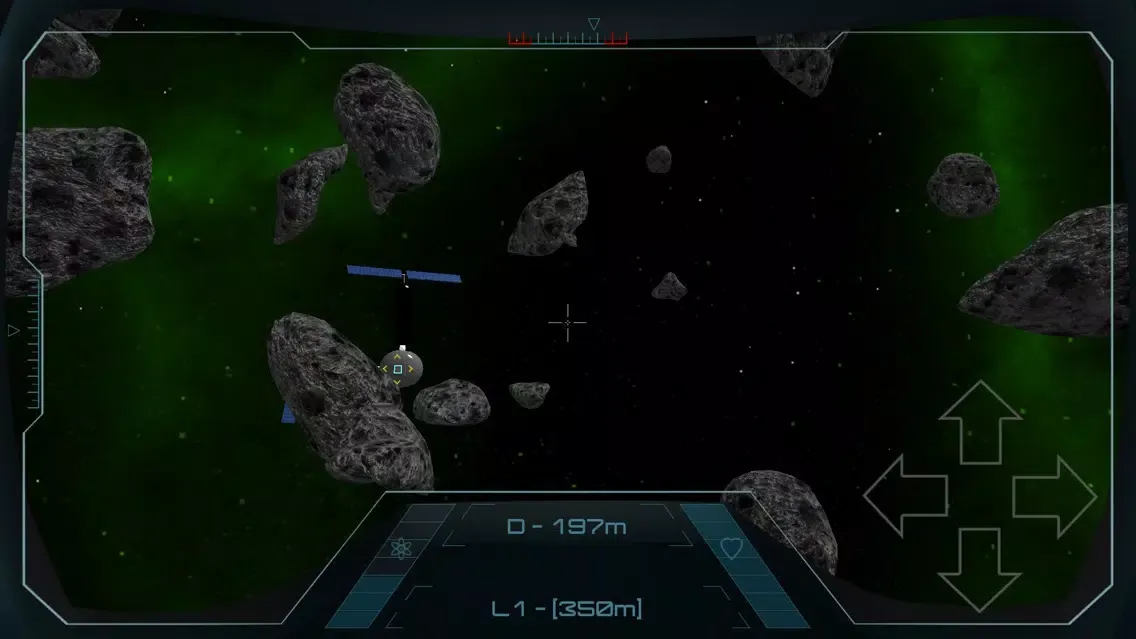Tap the up arrow steering control

(980, 421)
